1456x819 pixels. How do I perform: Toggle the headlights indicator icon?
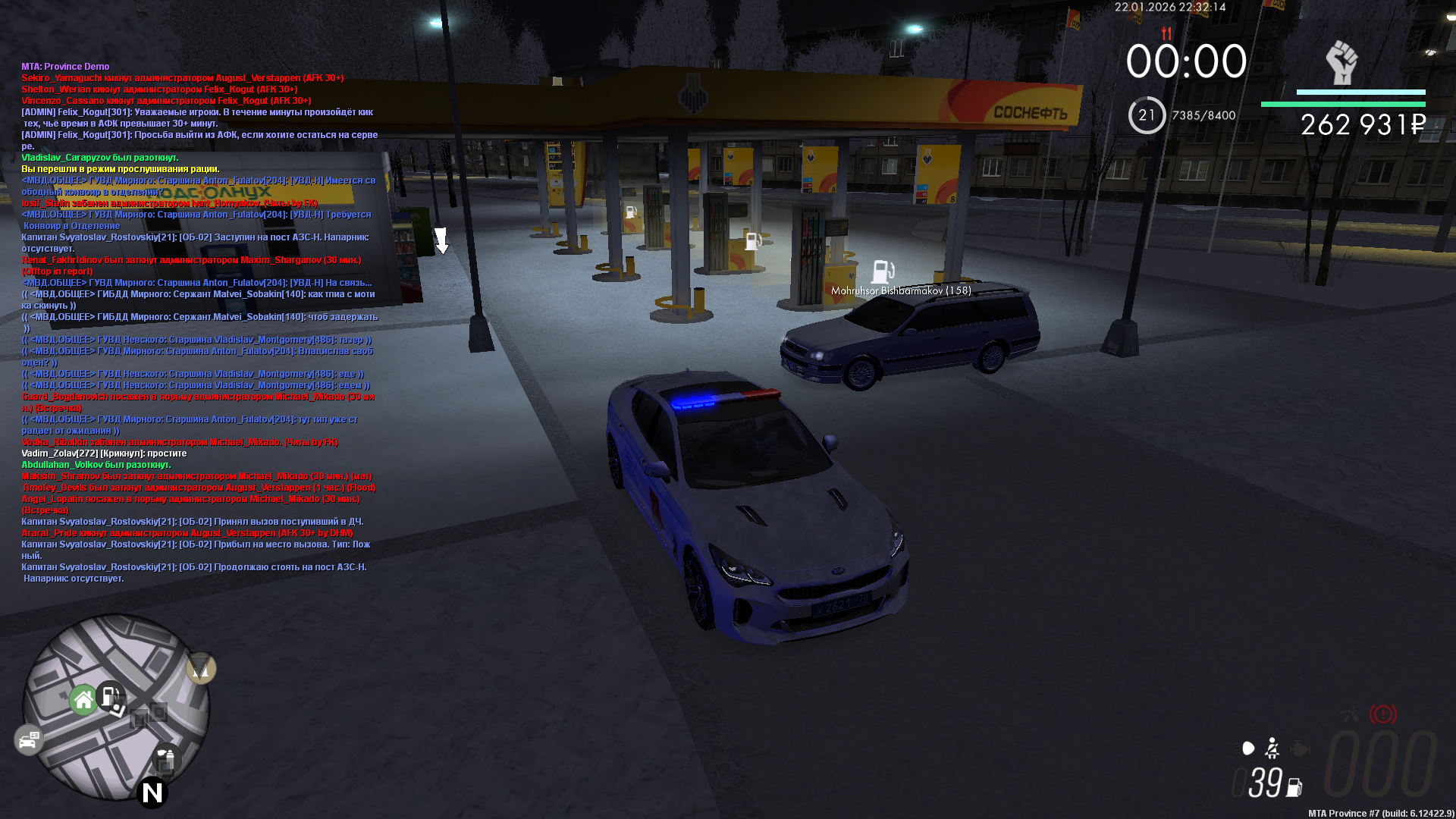pos(1248,748)
